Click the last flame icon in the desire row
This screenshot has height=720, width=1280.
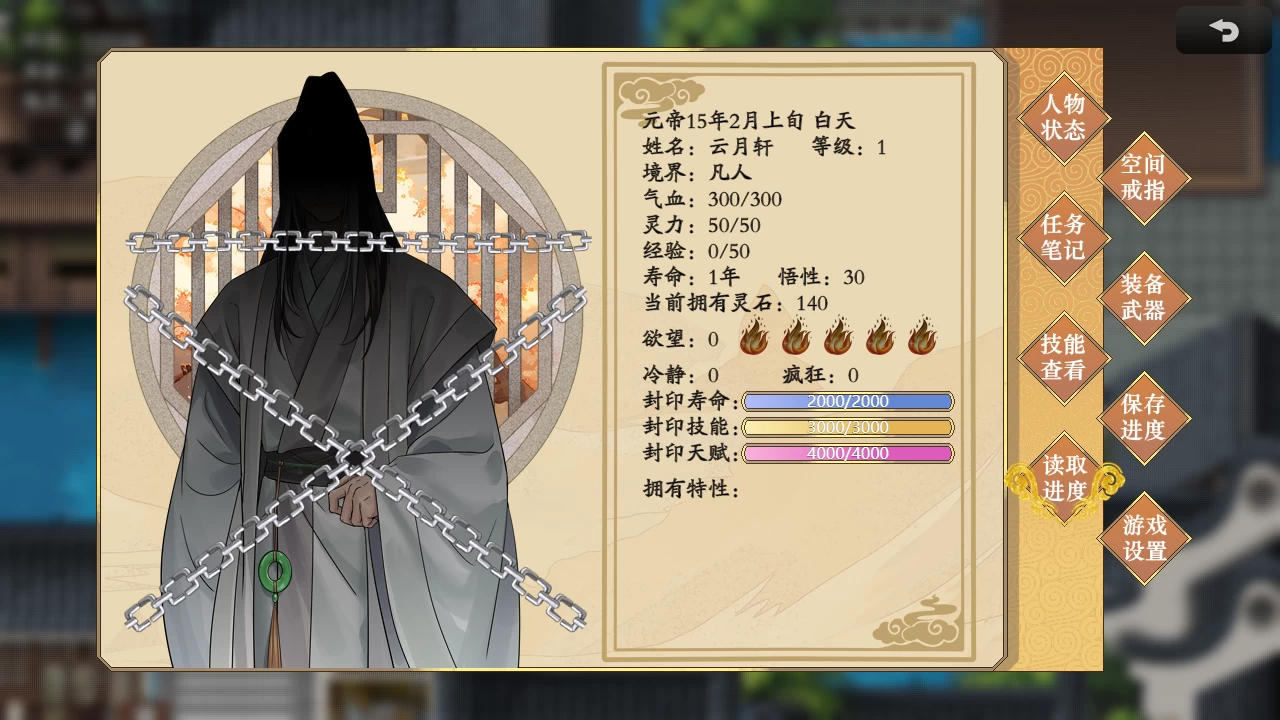922,338
